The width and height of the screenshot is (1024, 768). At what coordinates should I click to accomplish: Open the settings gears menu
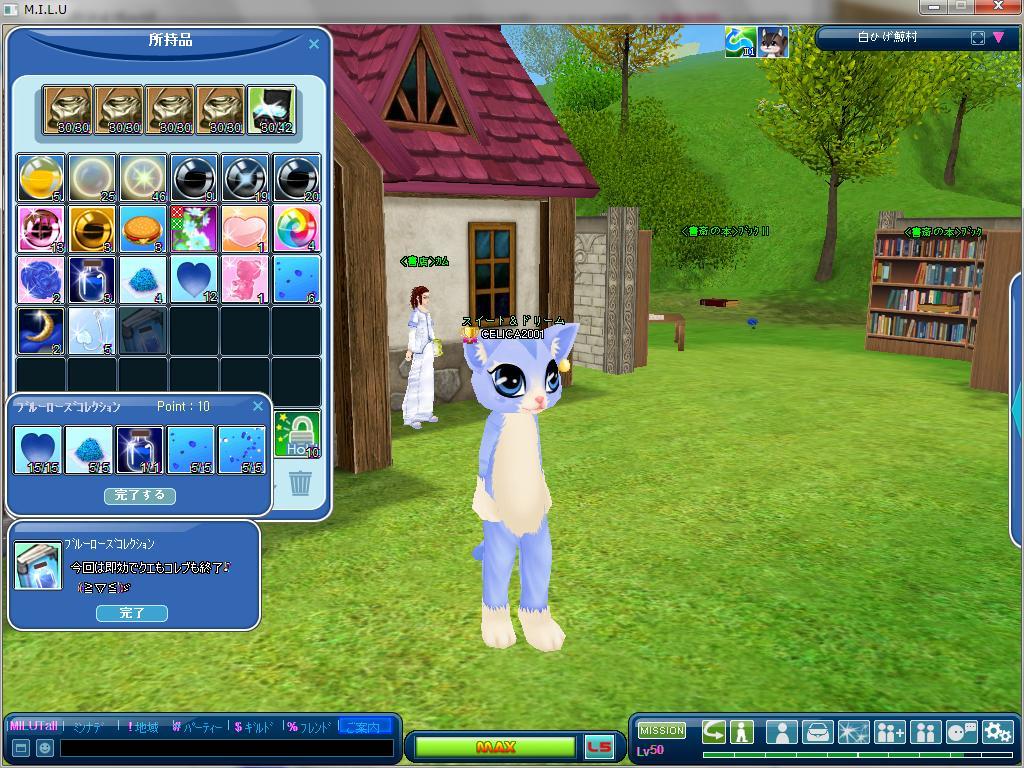click(x=997, y=732)
